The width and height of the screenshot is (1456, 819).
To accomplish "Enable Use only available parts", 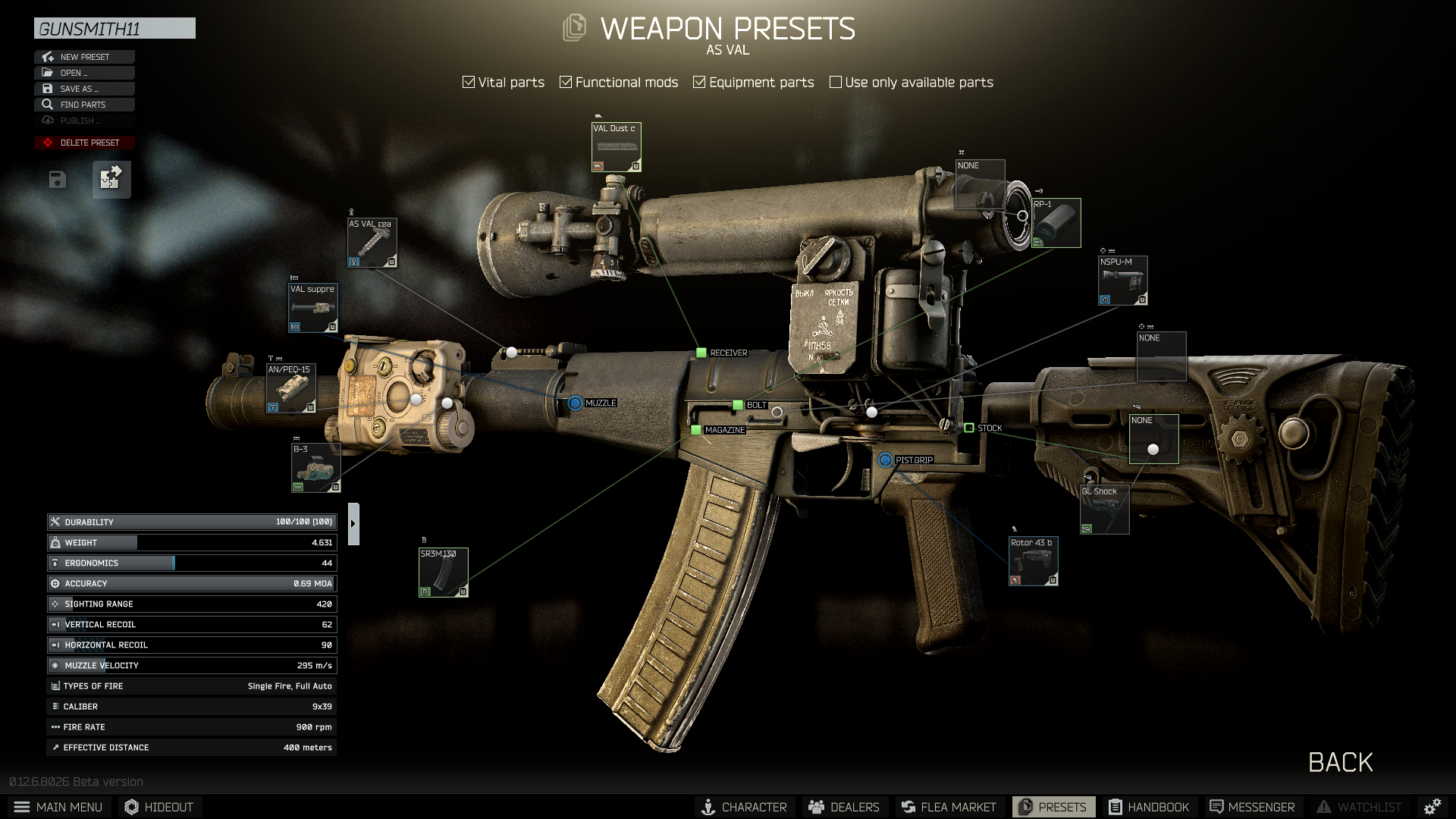I will pos(836,81).
